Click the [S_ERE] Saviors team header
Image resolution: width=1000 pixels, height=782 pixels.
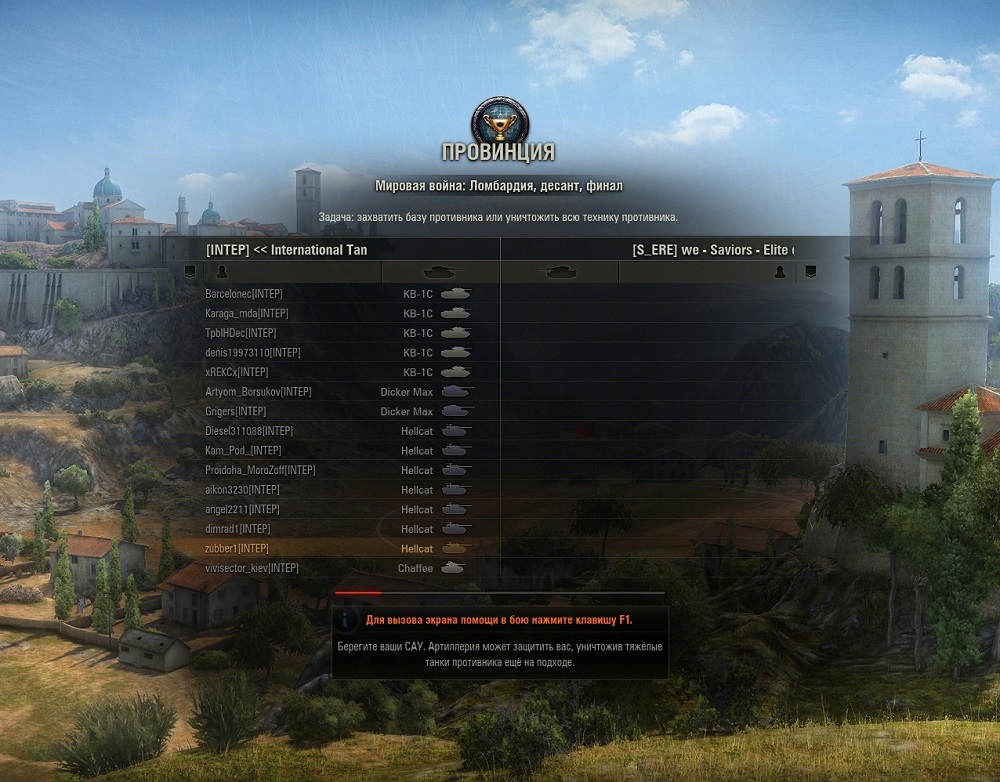[712, 250]
